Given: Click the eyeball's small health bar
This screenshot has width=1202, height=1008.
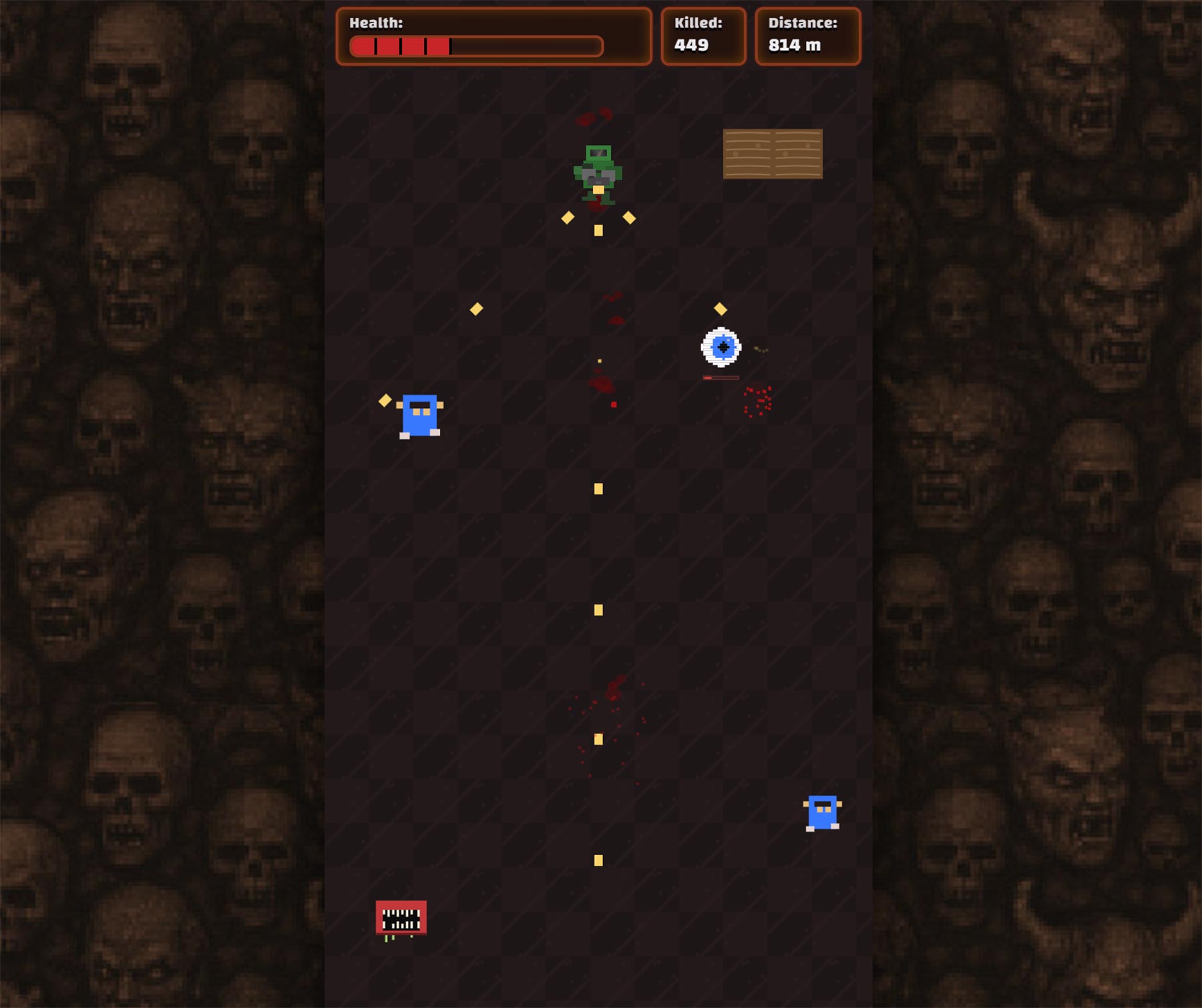Looking at the screenshot, I should pos(720,377).
